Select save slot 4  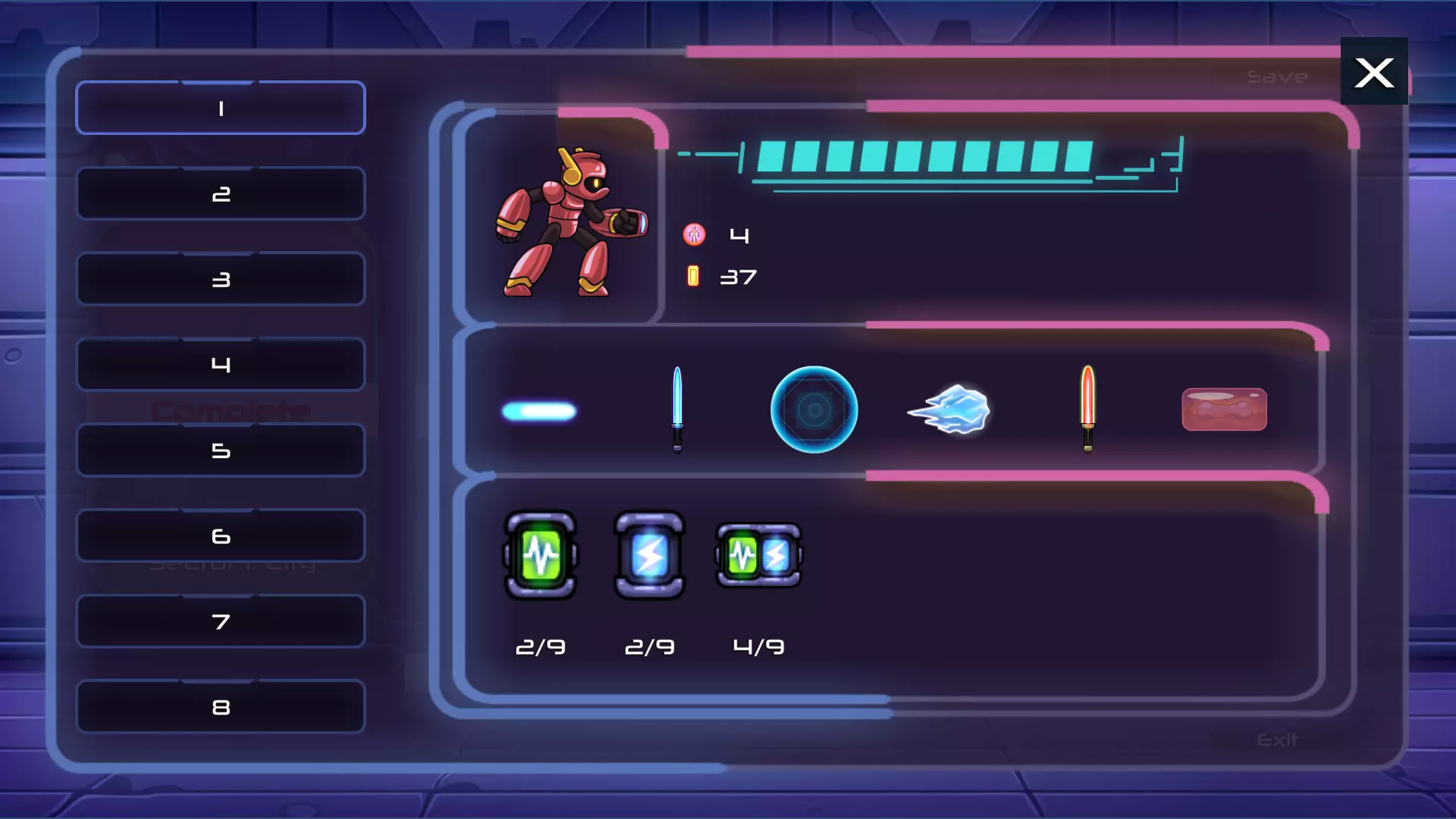pyautogui.click(x=221, y=365)
